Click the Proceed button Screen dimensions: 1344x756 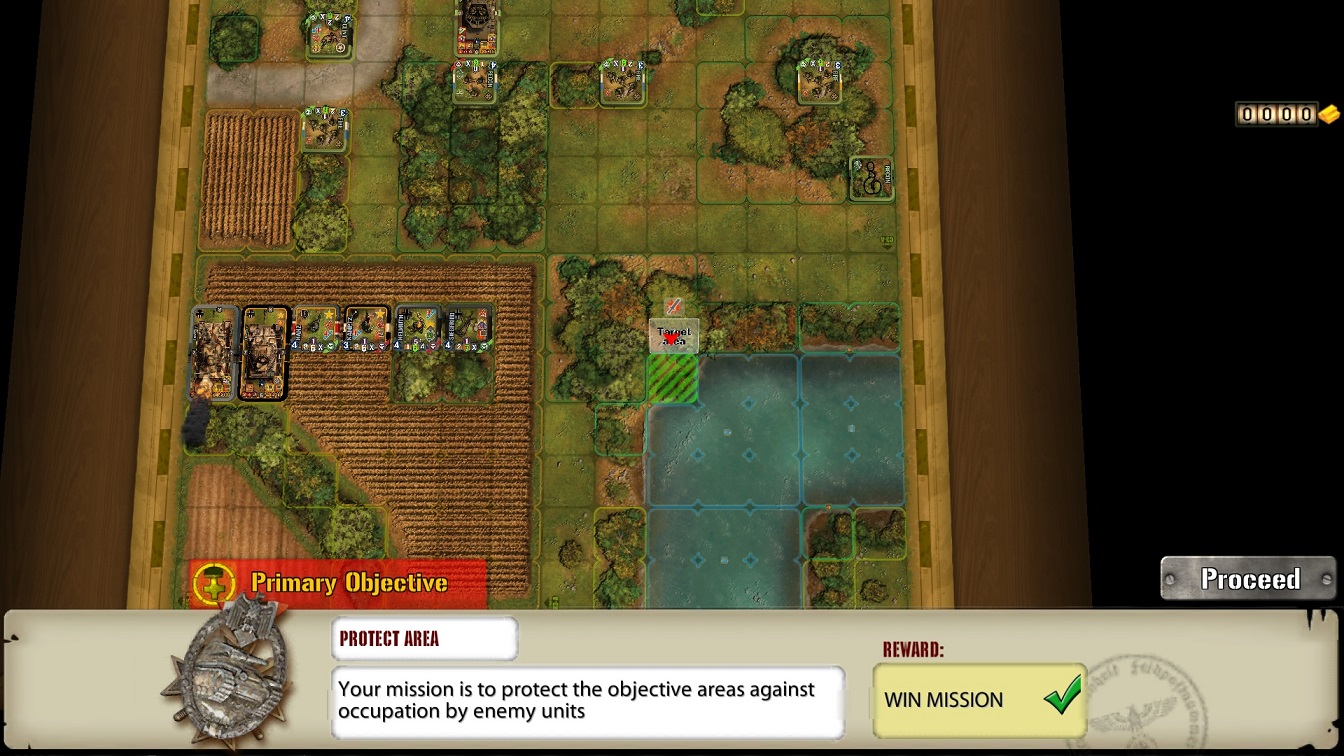click(1249, 579)
